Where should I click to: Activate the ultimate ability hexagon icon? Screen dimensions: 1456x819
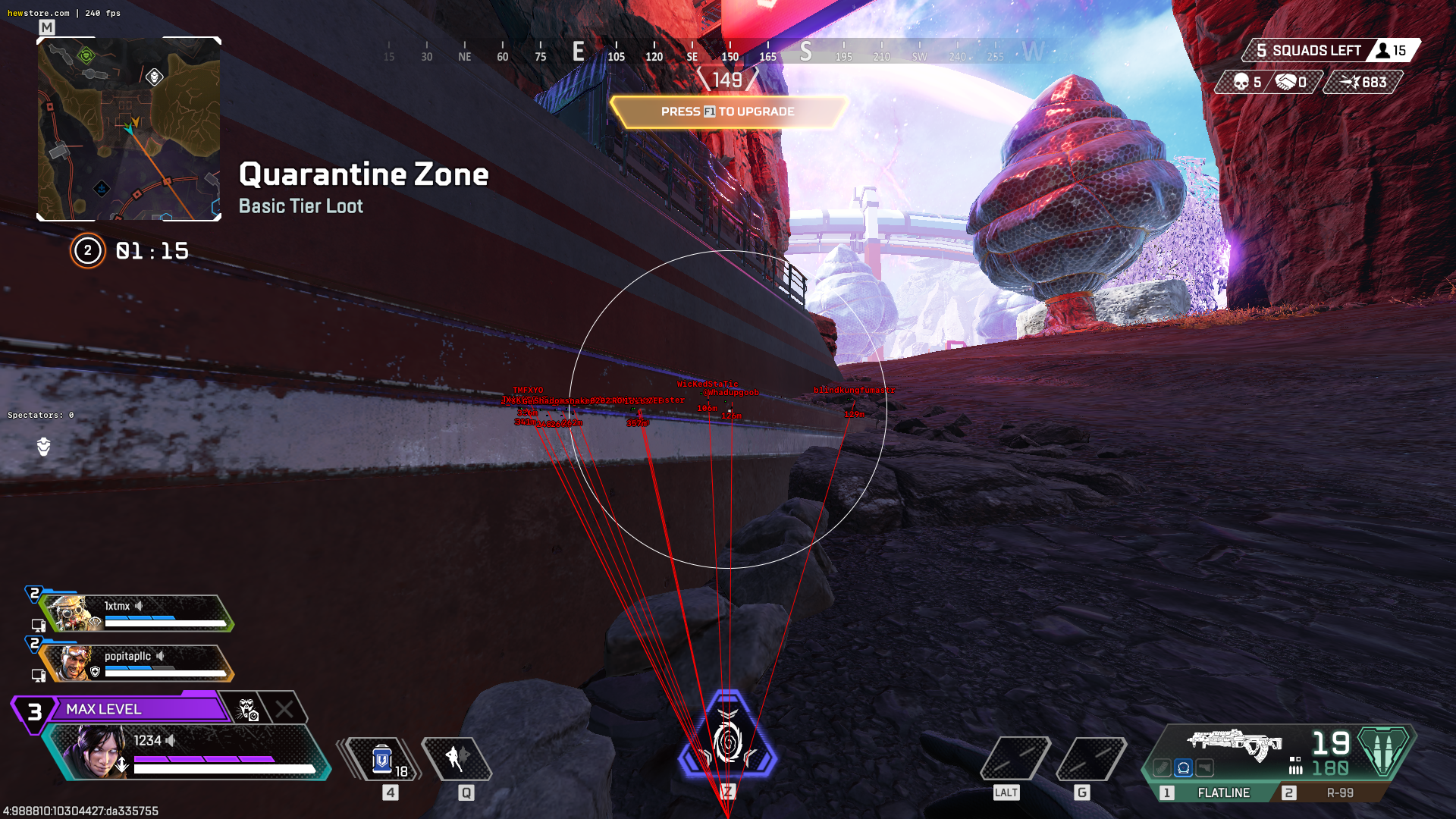click(727, 737)
